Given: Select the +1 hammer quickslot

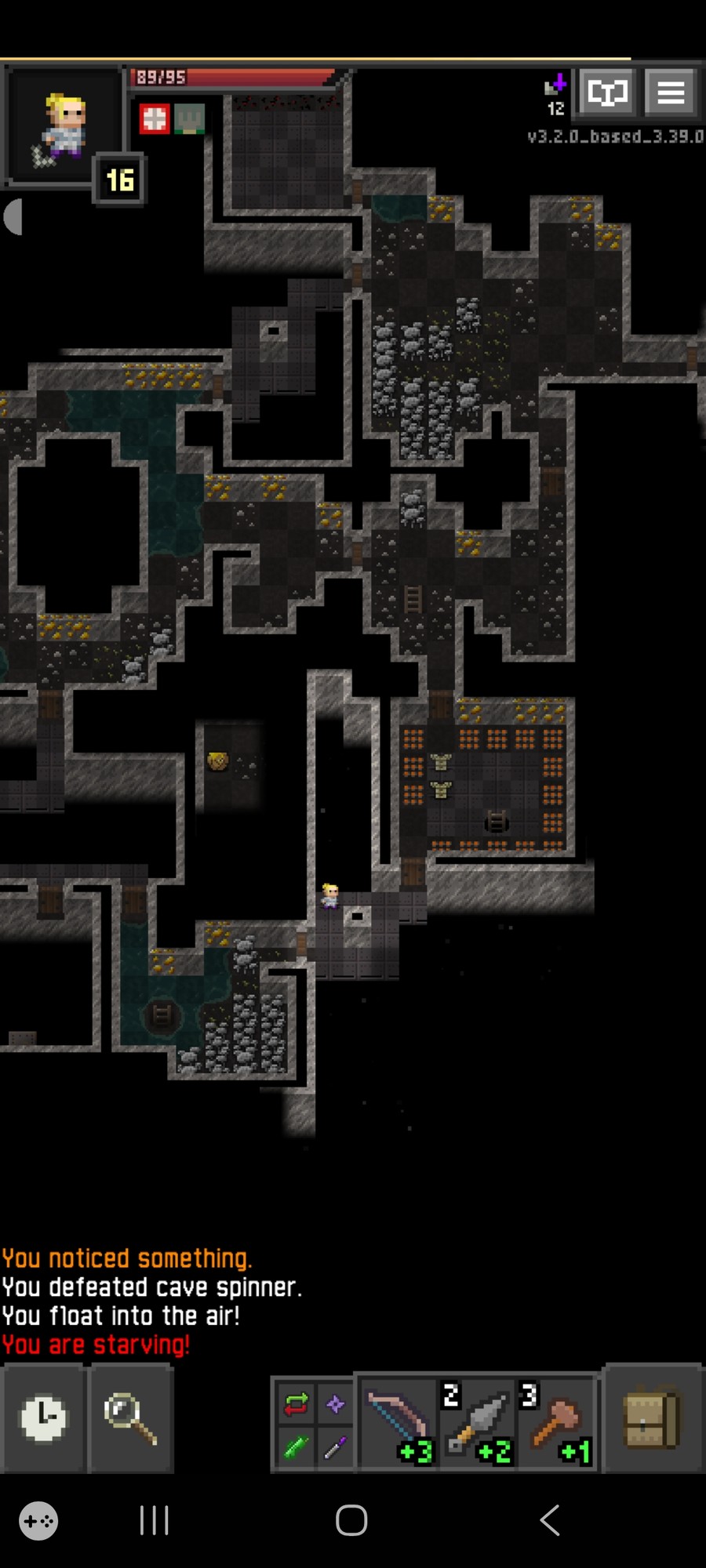Looking at the screenshot, I should point(557,1421).
